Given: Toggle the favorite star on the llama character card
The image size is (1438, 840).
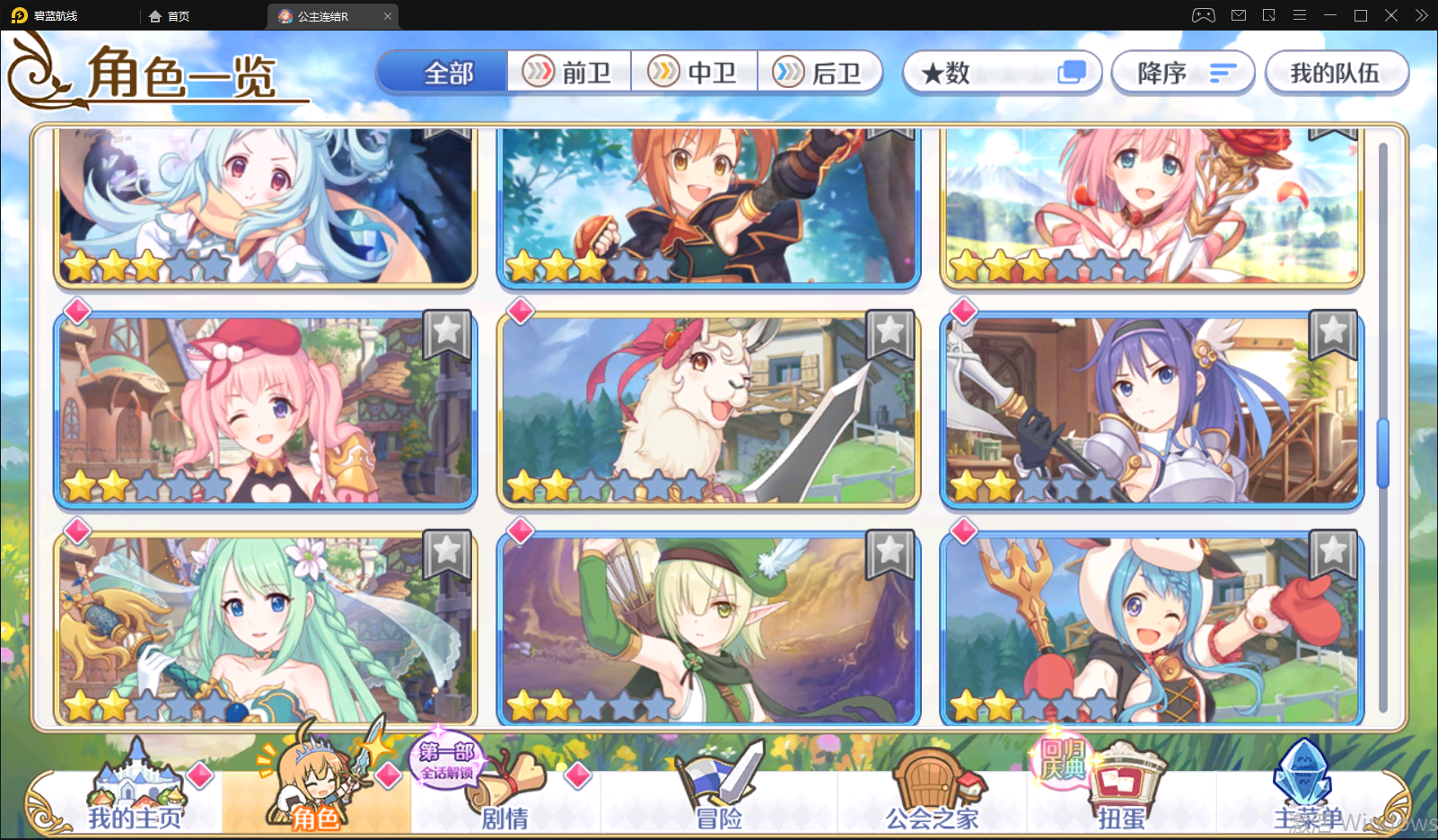Looking at the screenshot, I should (x=890, y=335).
